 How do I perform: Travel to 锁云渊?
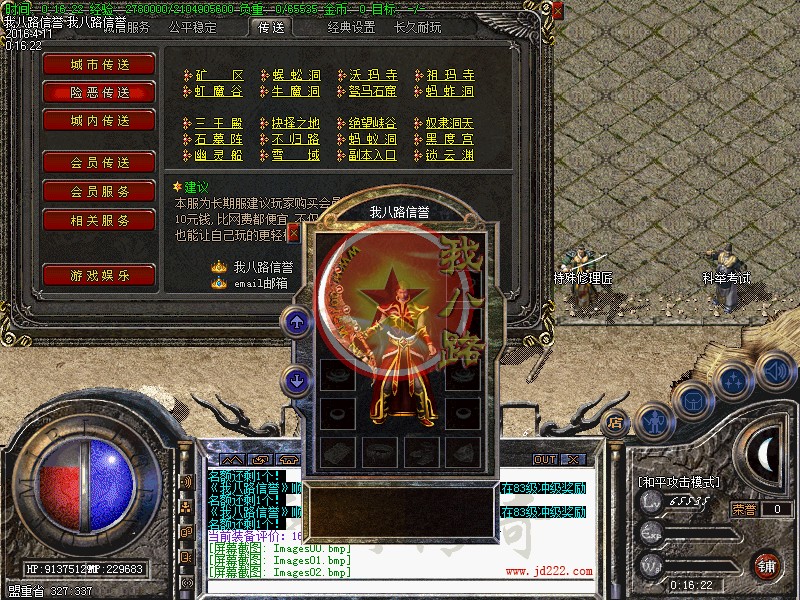450,155
